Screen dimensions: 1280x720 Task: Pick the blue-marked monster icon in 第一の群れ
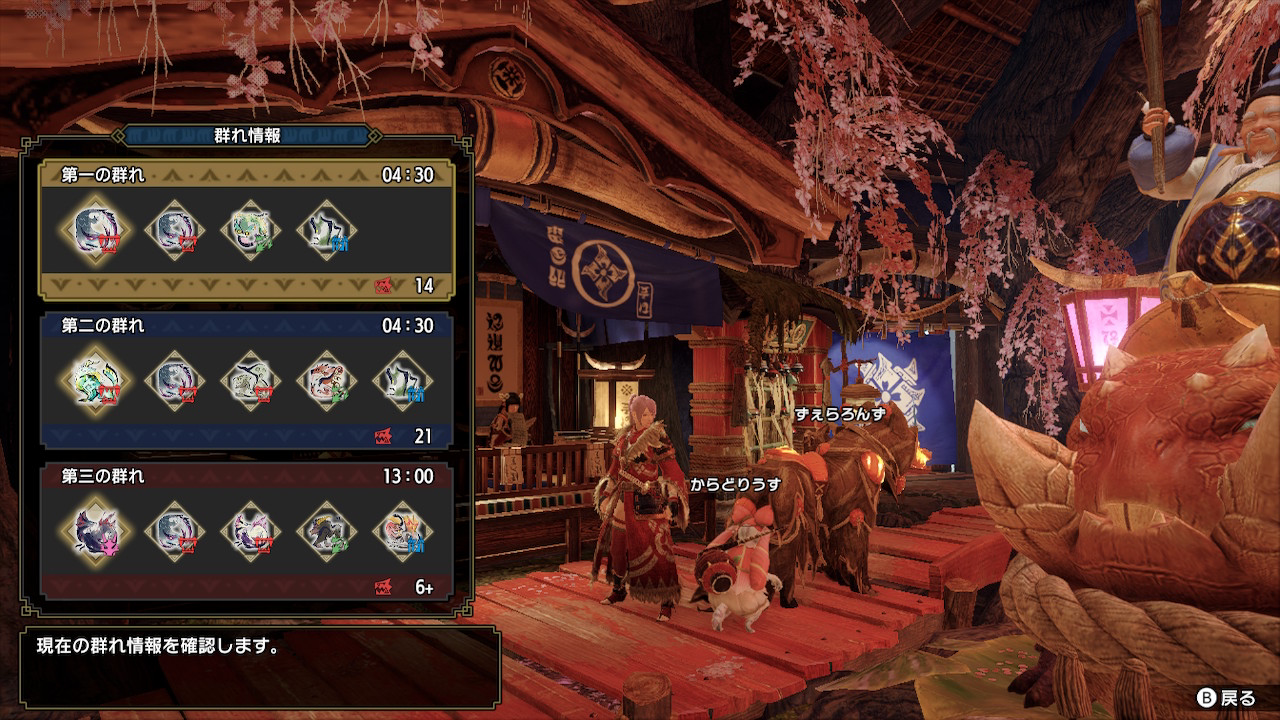(327, 231)
